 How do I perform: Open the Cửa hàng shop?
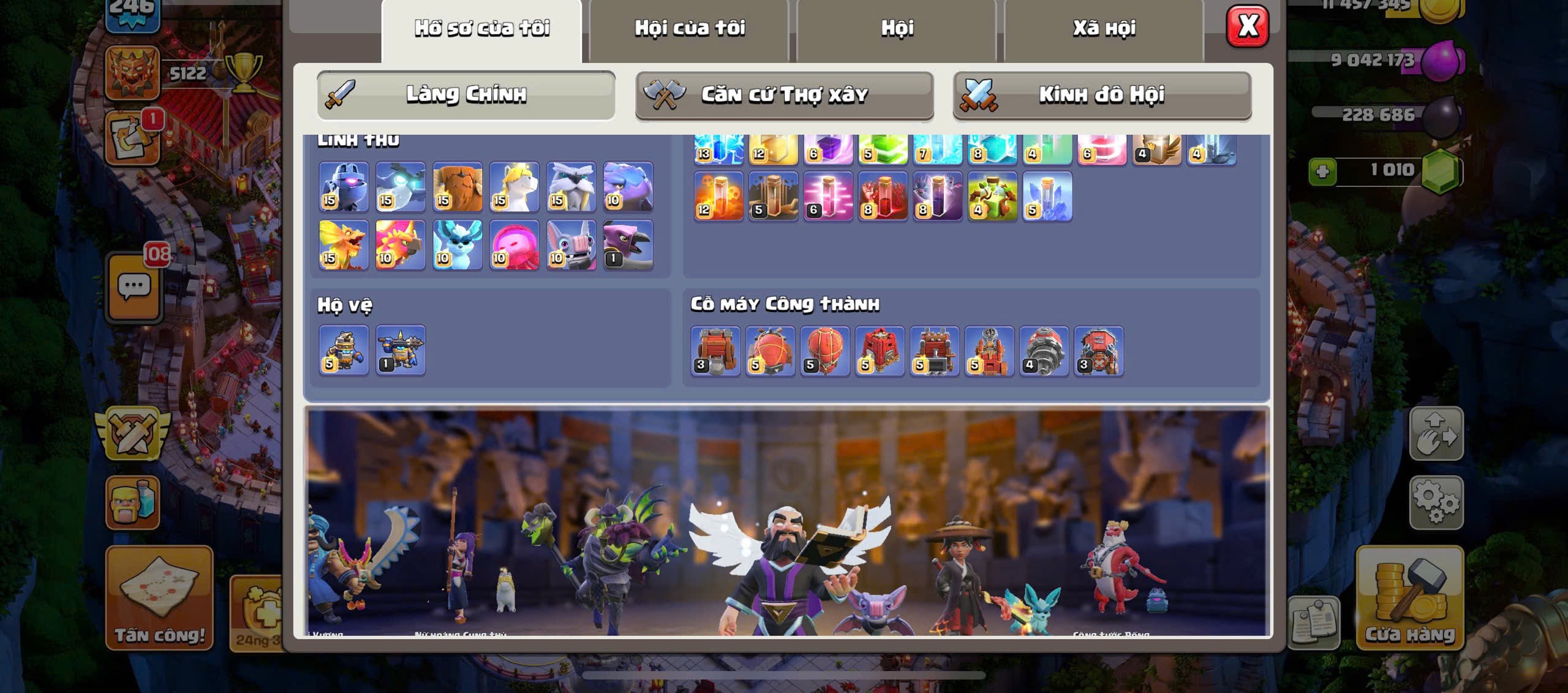[1409, 597]
